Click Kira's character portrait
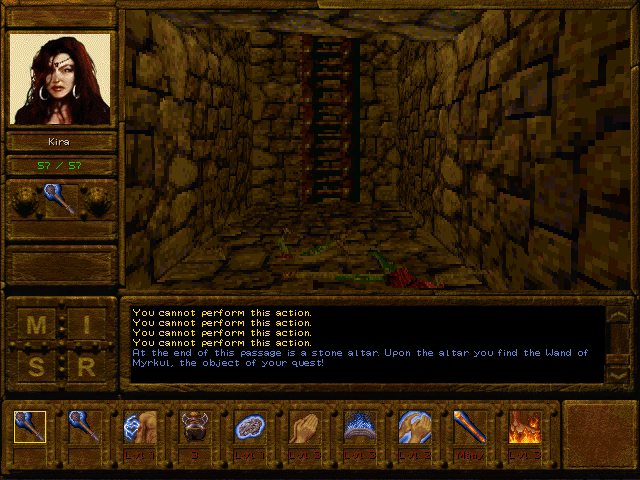The height and width of the screenshot is (480, 640). pos(61,78)
